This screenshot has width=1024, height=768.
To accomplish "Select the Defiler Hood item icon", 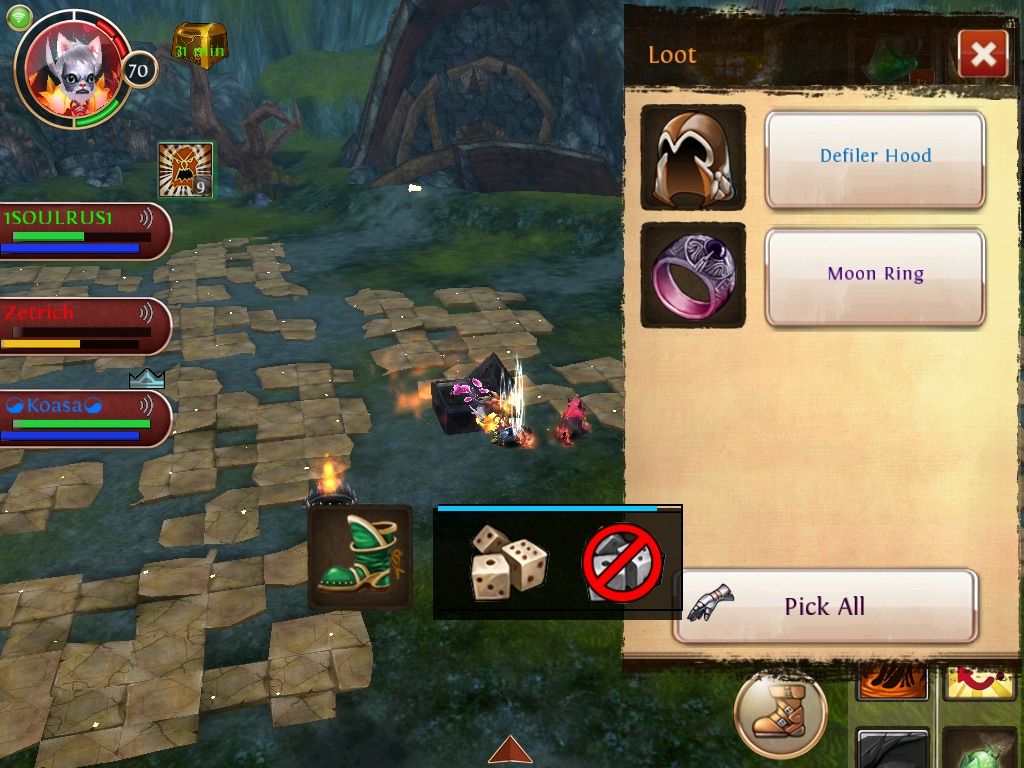I will click(x=693, y=158).
